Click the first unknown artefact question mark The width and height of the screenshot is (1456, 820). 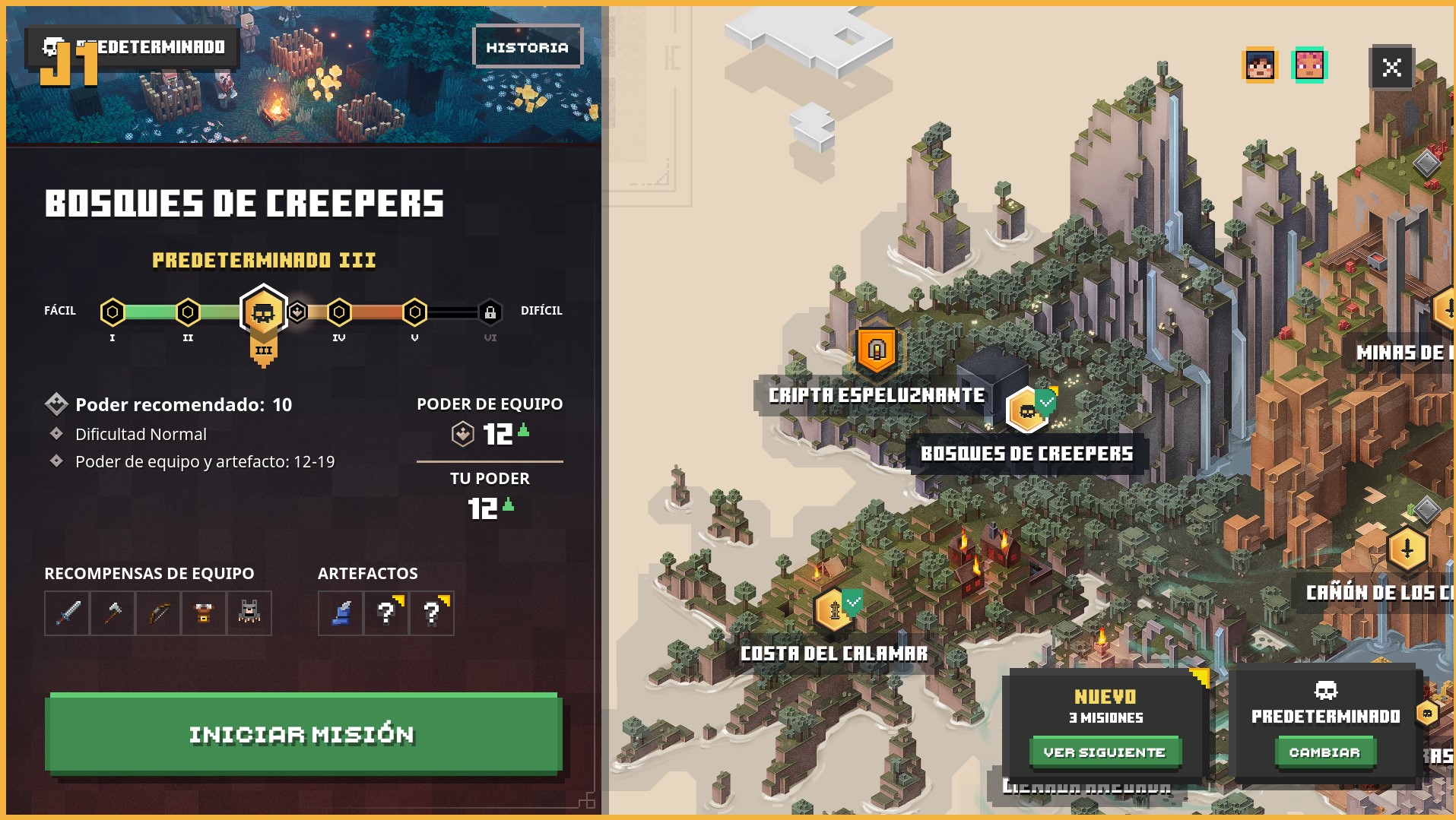(x=385, y=613)
